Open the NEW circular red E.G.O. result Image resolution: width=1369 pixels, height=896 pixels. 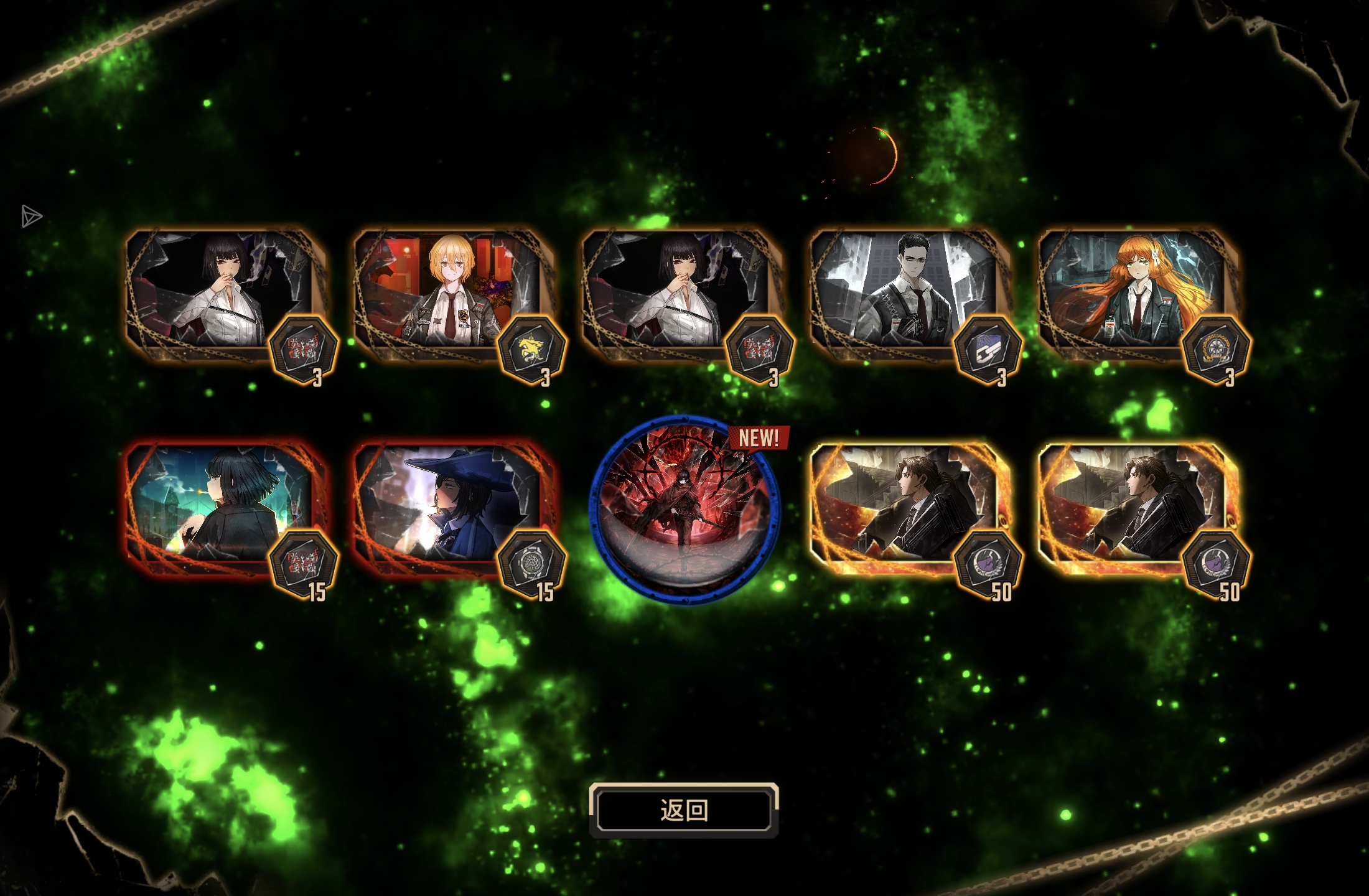683,510
